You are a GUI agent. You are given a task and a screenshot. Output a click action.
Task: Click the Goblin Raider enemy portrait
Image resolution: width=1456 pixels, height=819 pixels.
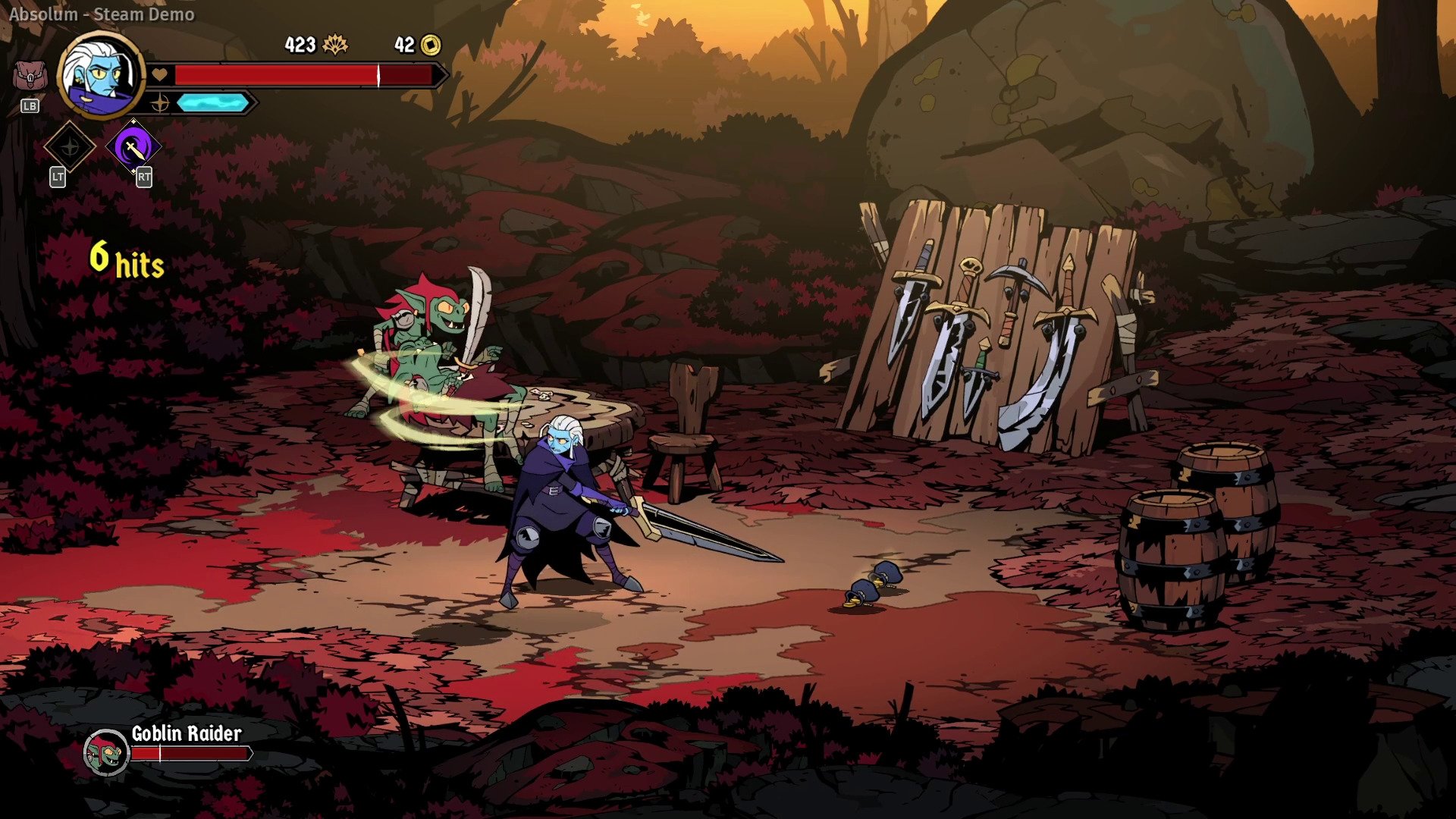(x=106, y=752)
